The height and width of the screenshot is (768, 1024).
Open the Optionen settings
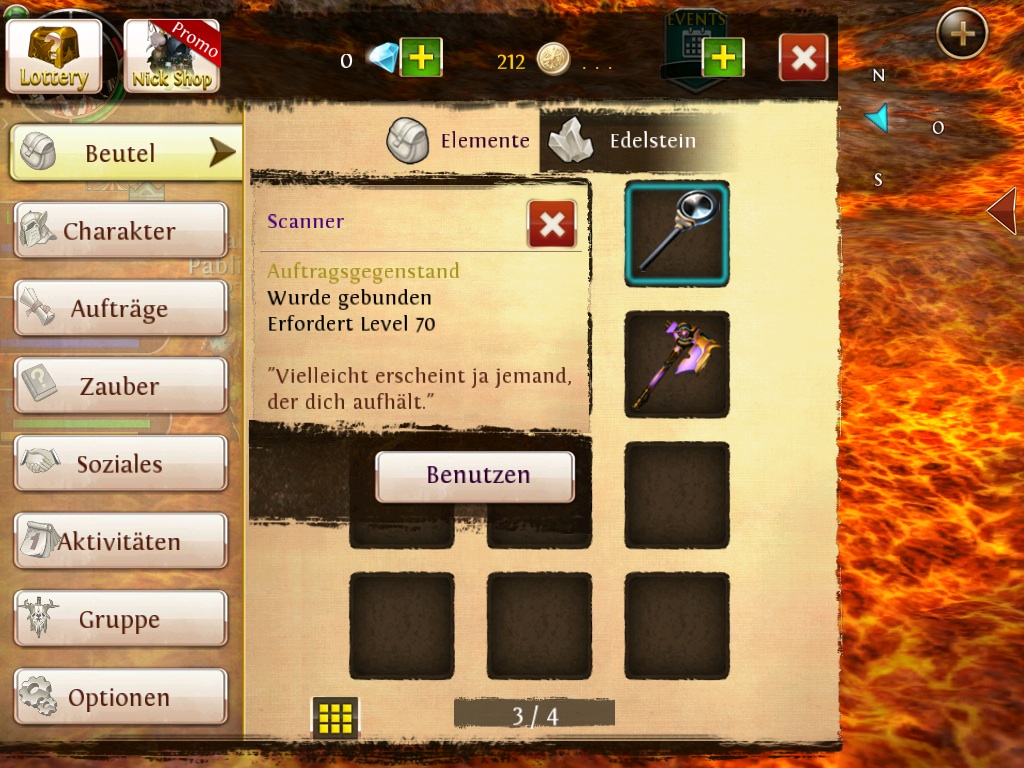pos(120,697)
